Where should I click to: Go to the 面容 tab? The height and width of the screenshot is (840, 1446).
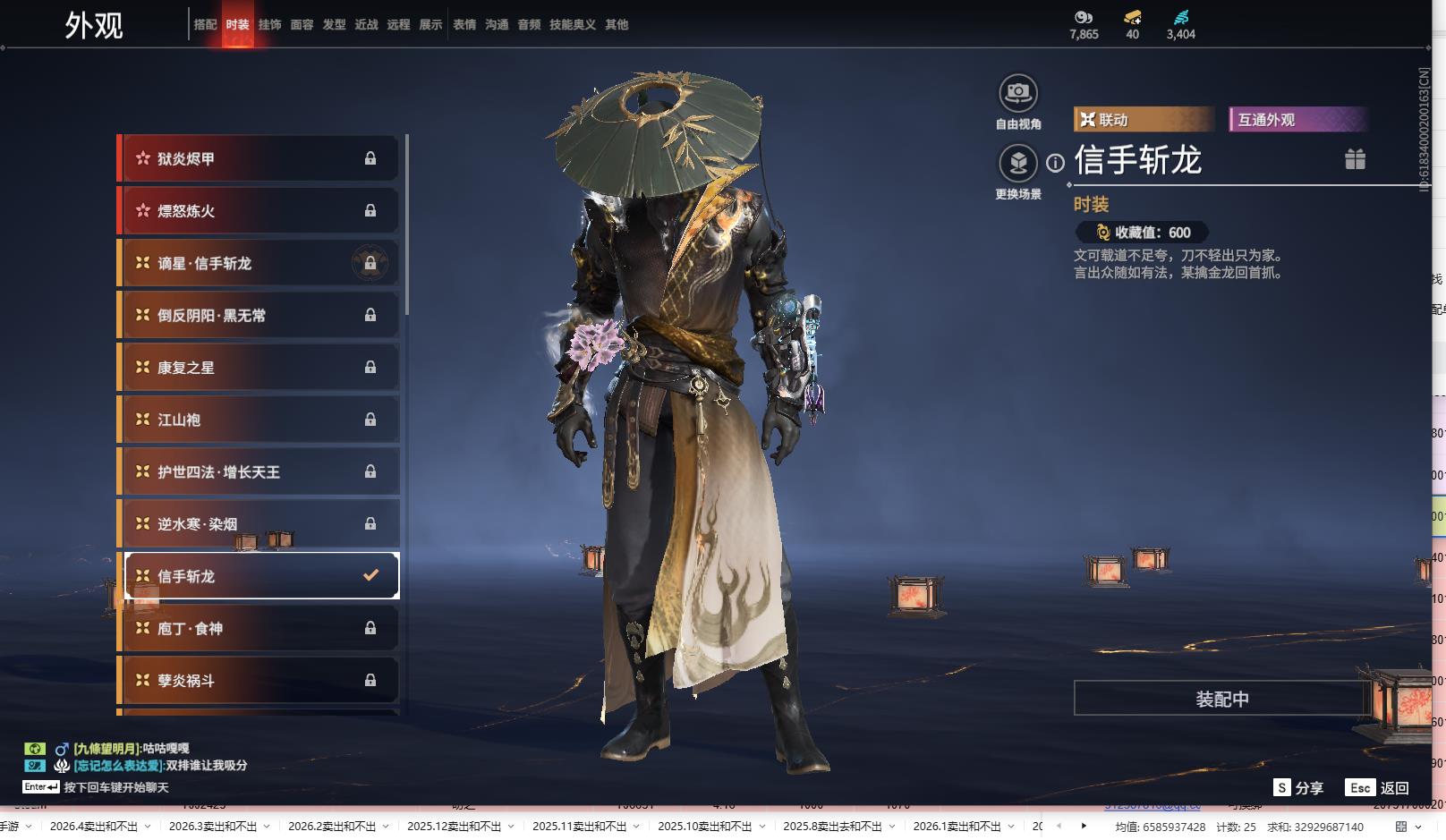coord(302,25)
